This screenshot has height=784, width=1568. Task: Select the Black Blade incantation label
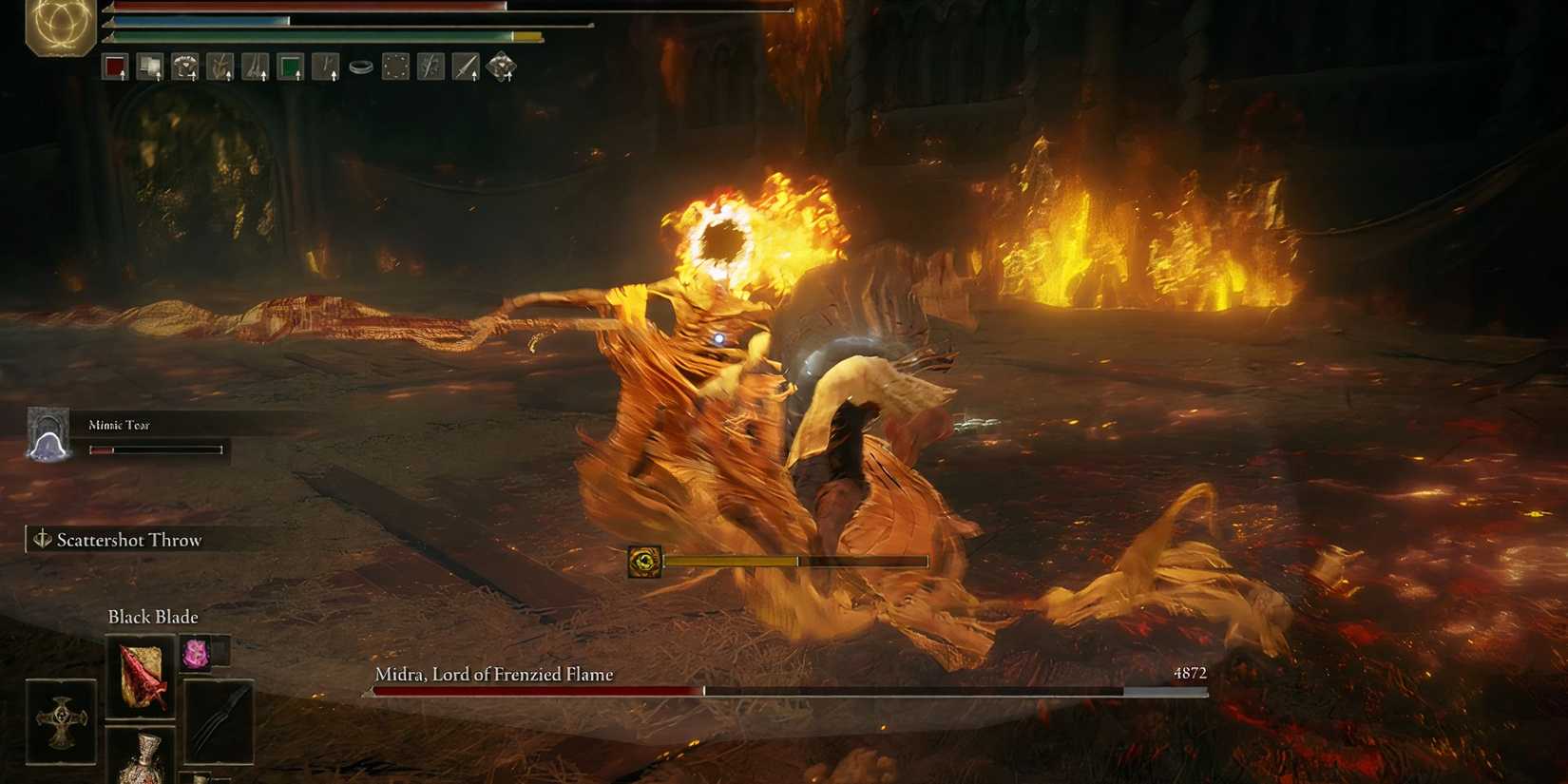pyautogui.click(x=152, y=617)
